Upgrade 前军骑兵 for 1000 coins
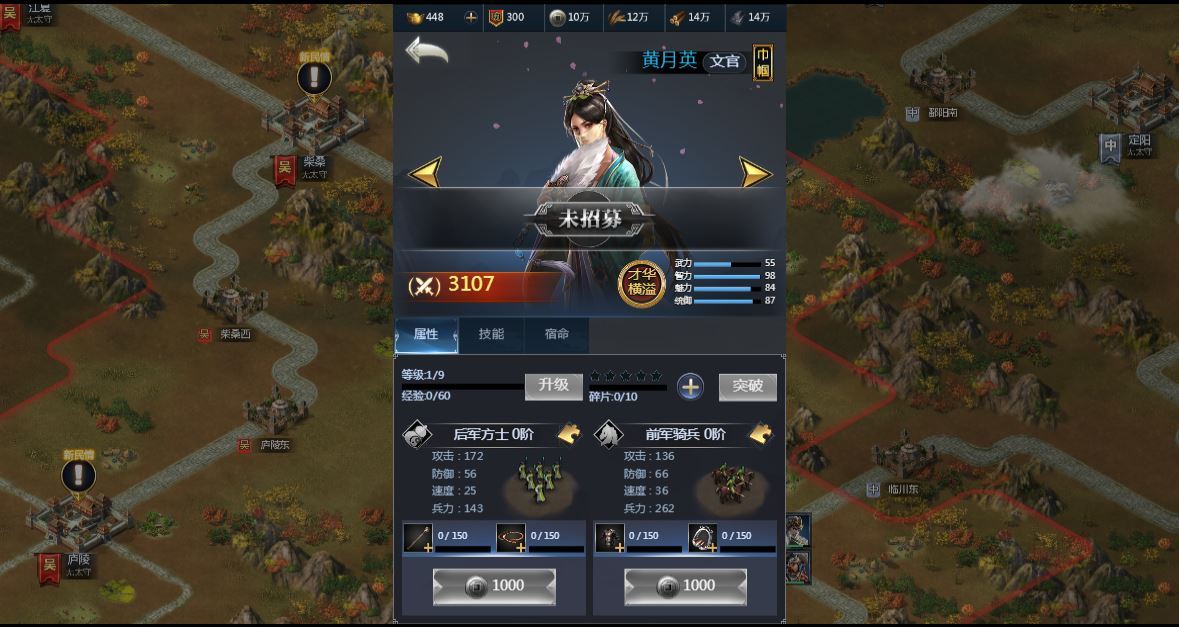Viewport: 1179px width, 627px height. coord(685,586)
